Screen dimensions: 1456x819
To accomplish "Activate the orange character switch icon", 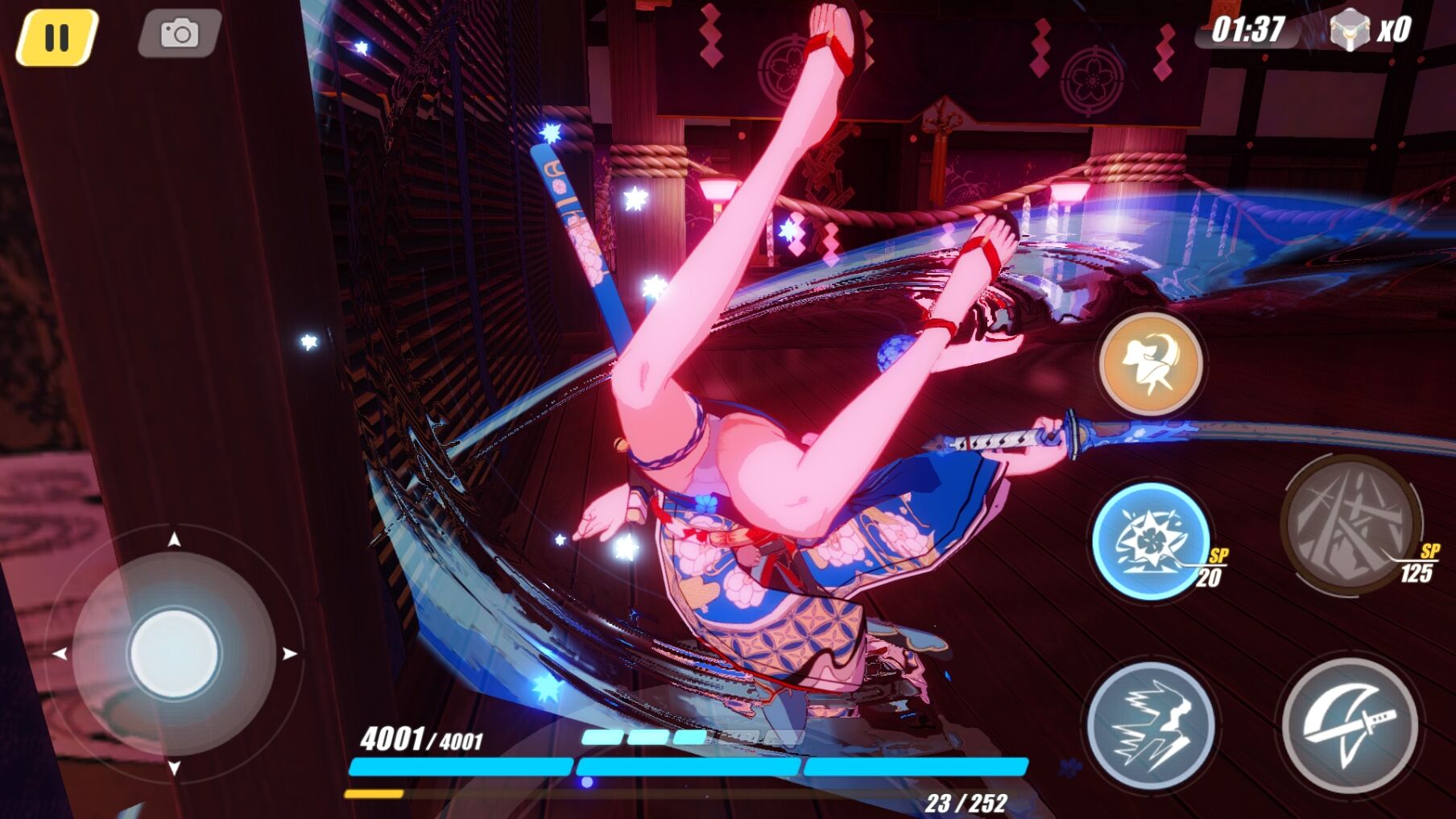I will pyautogui.click(x=1151, y=363).
